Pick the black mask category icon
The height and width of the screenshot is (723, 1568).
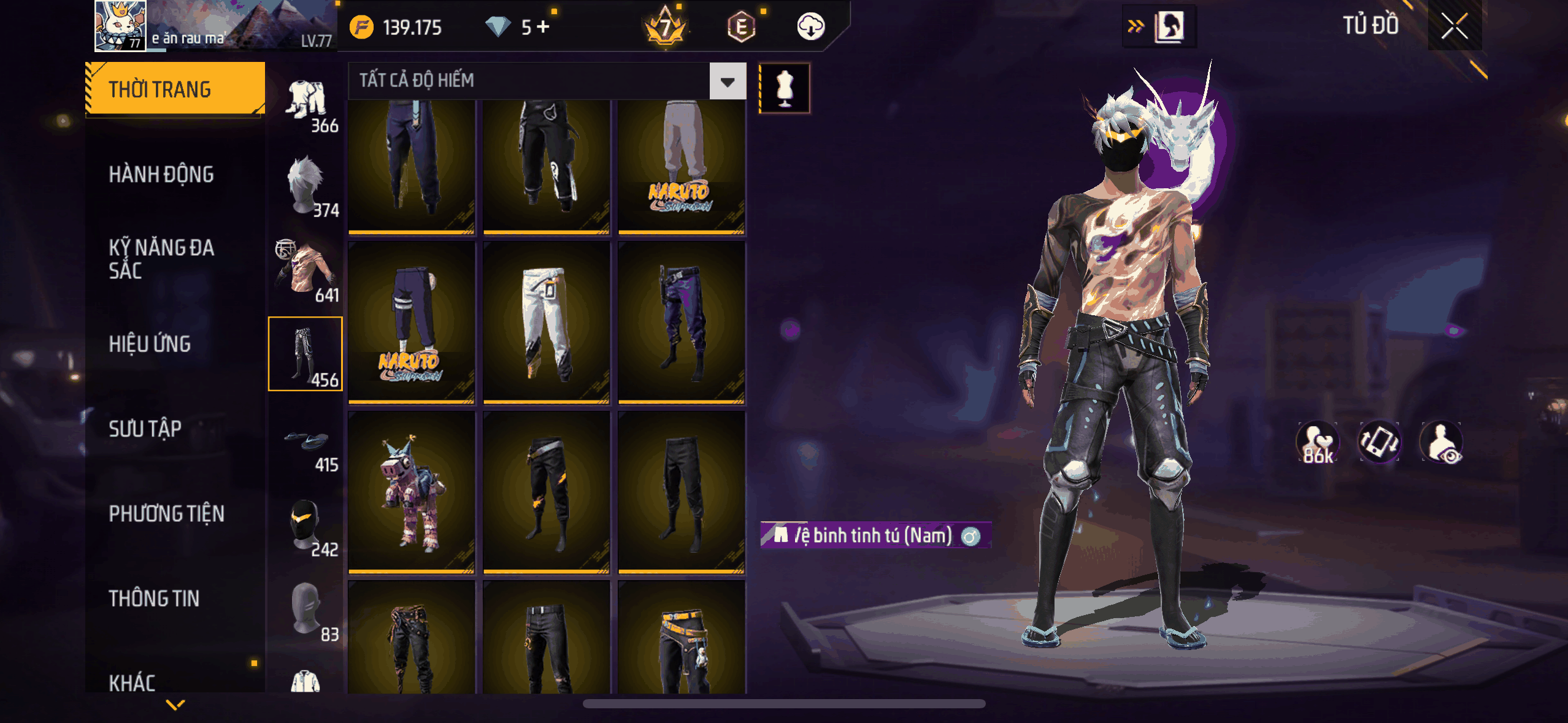click(x=306, y=525)
